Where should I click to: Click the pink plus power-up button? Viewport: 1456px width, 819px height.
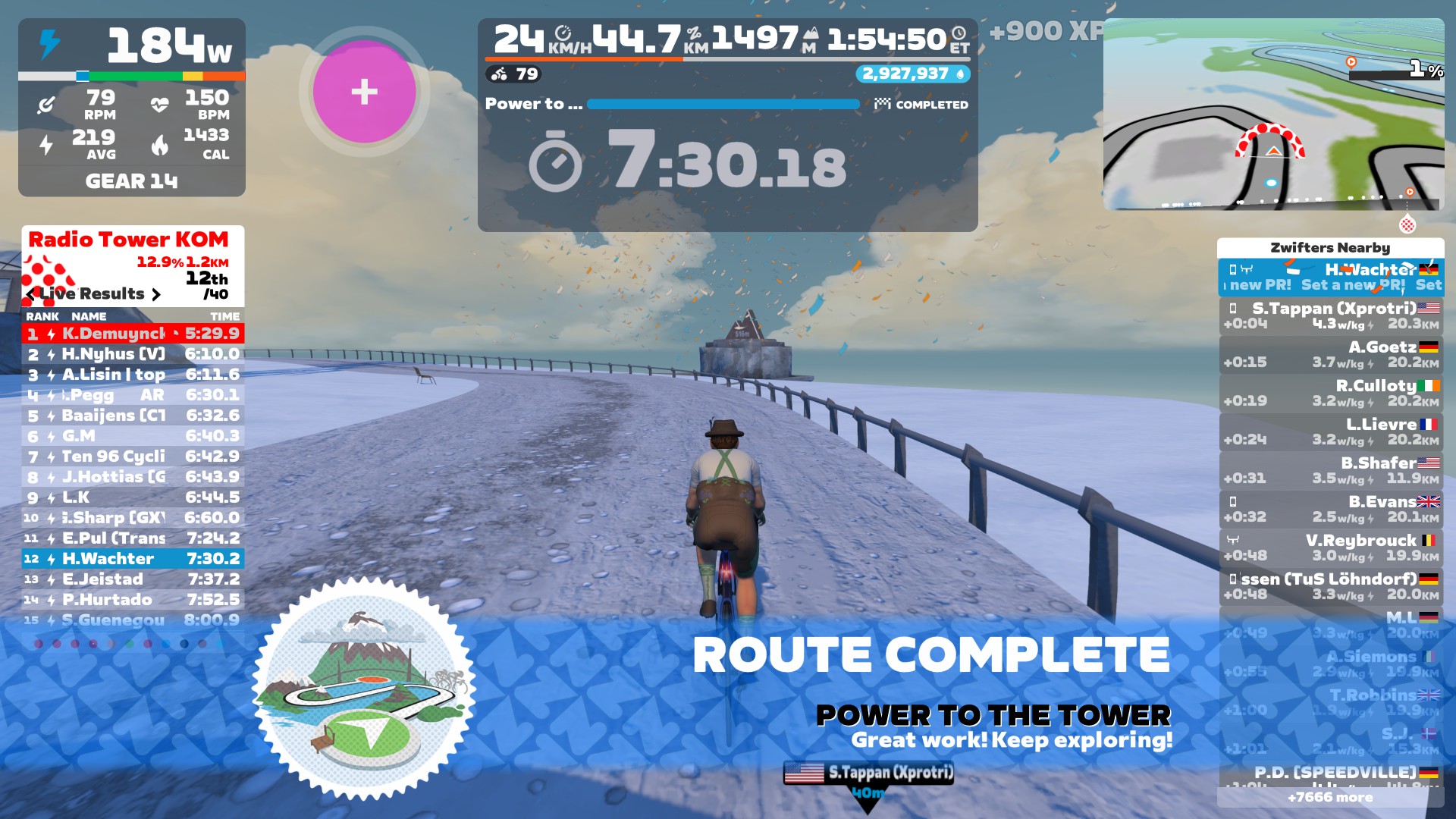tap(364, 92)
